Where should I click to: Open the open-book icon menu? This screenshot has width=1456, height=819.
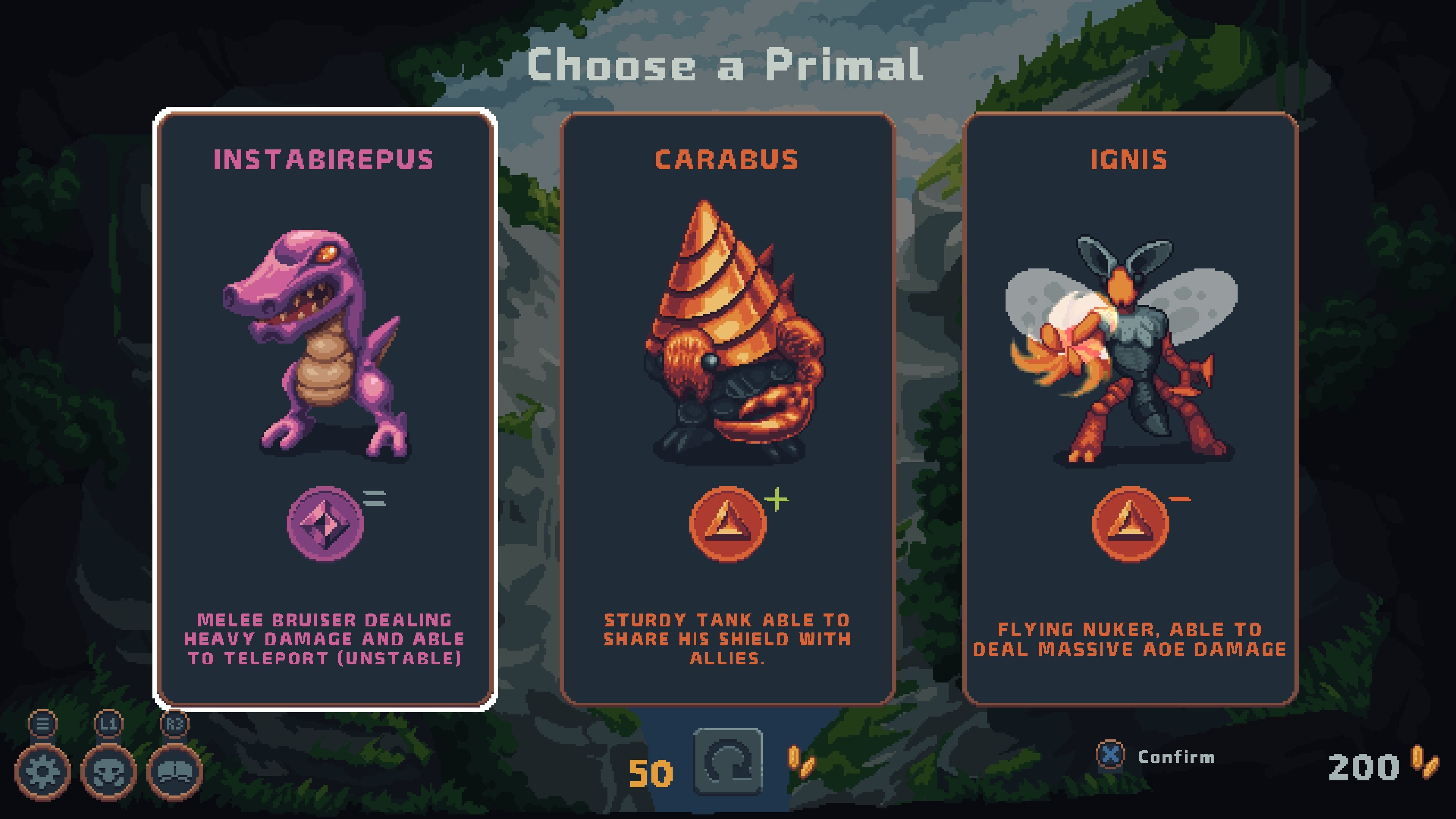click(x=175, y=772)
